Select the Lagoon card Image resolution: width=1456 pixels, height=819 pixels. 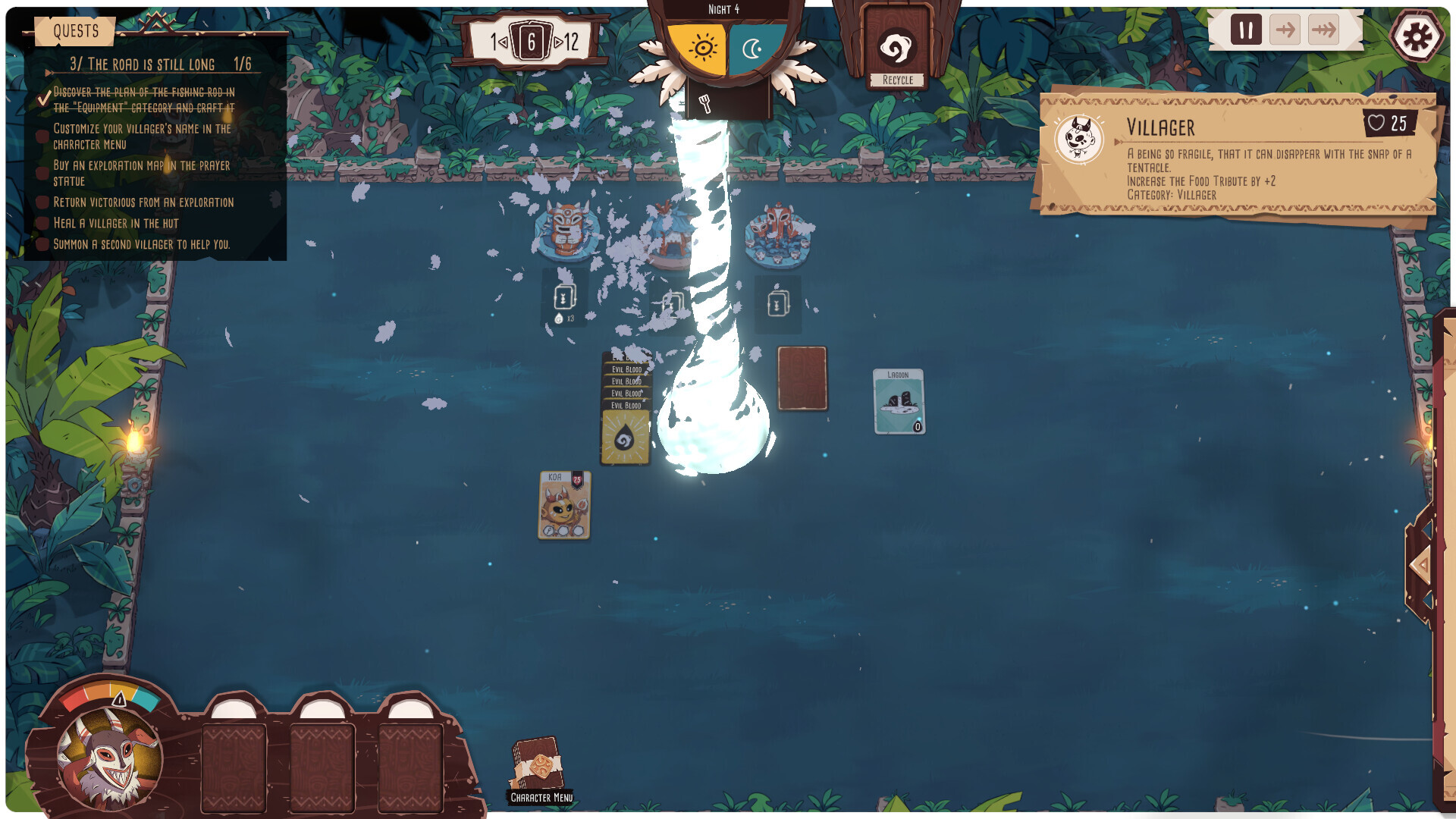pyautogui.click(x=899, y=402)
